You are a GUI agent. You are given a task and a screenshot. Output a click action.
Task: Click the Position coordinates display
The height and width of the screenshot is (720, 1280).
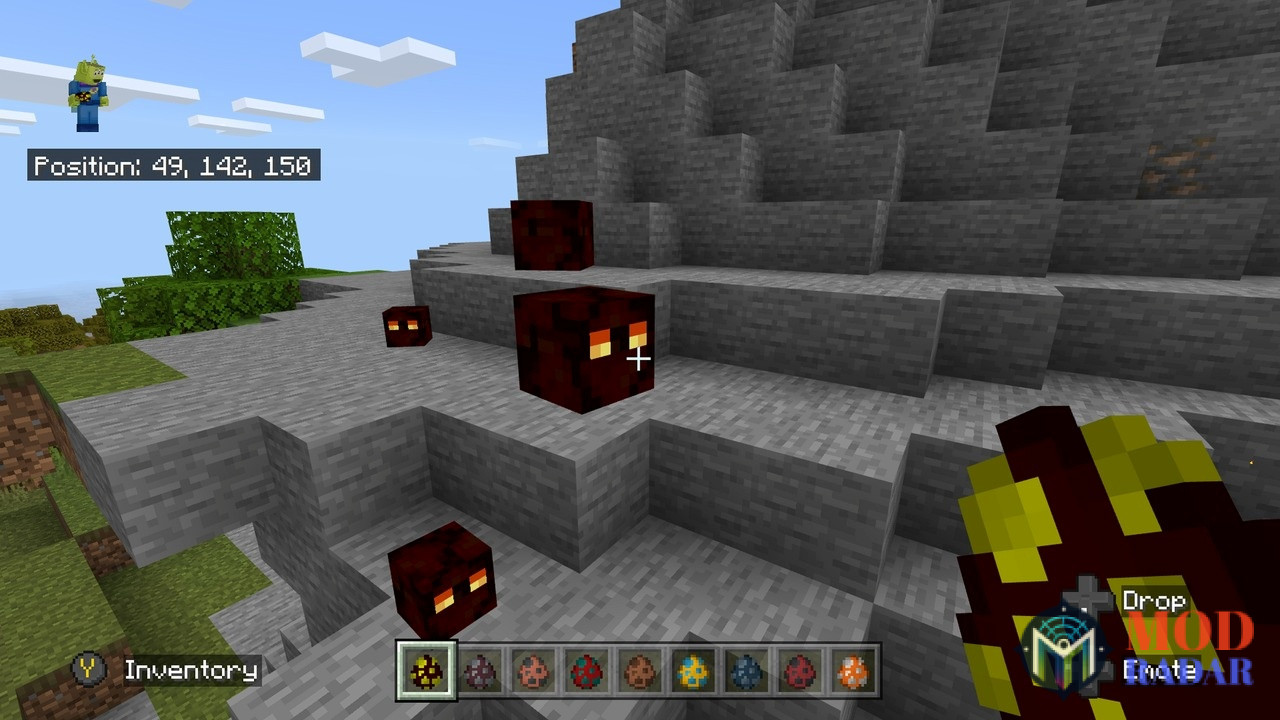click(173, 166)
